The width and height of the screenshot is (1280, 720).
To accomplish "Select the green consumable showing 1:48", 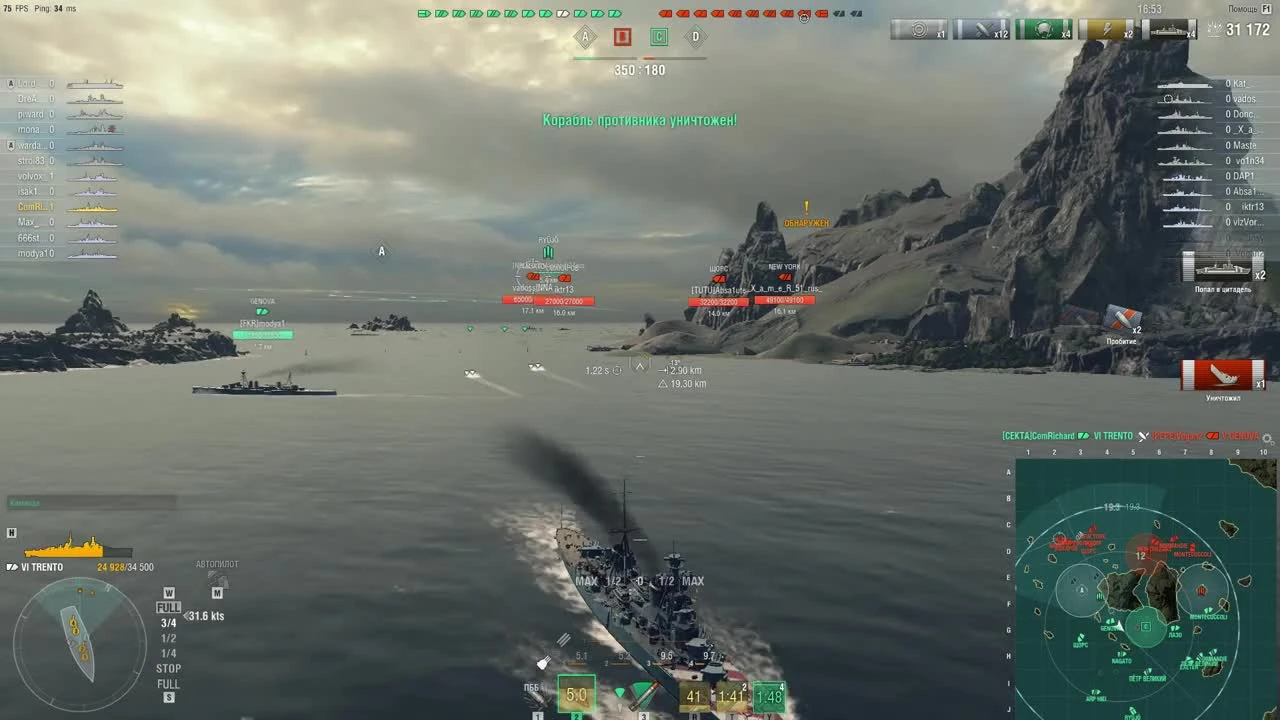I will coord(769,694).
